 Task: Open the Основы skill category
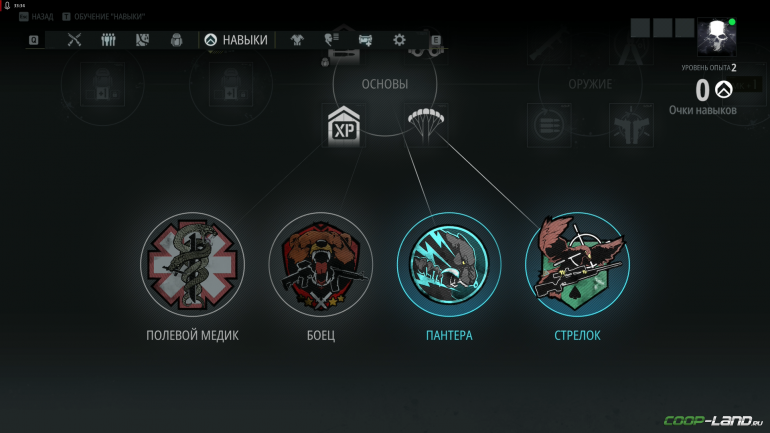(385, 84)
